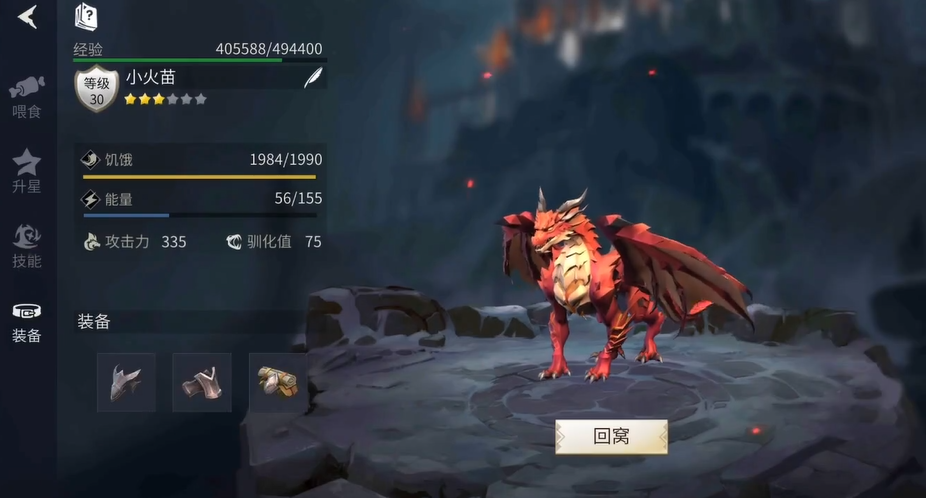Select the 装备 equipment tab
This screenshot has width=926, height=498.
[x=27, y=322]
